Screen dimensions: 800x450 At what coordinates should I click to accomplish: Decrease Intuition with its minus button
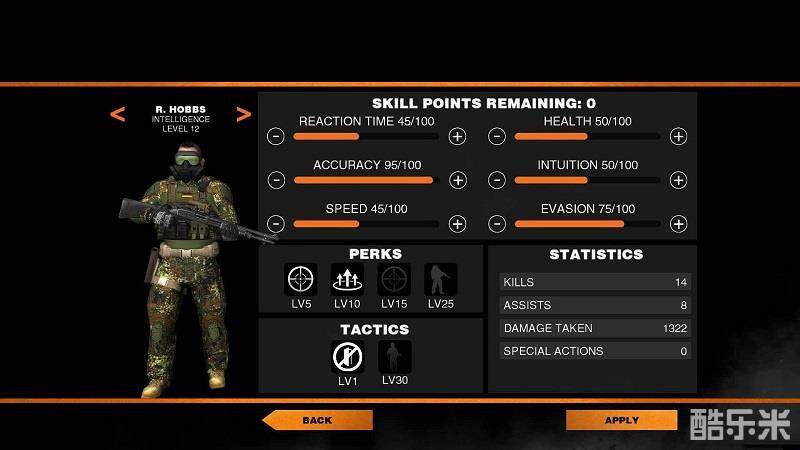coord(497,180)
